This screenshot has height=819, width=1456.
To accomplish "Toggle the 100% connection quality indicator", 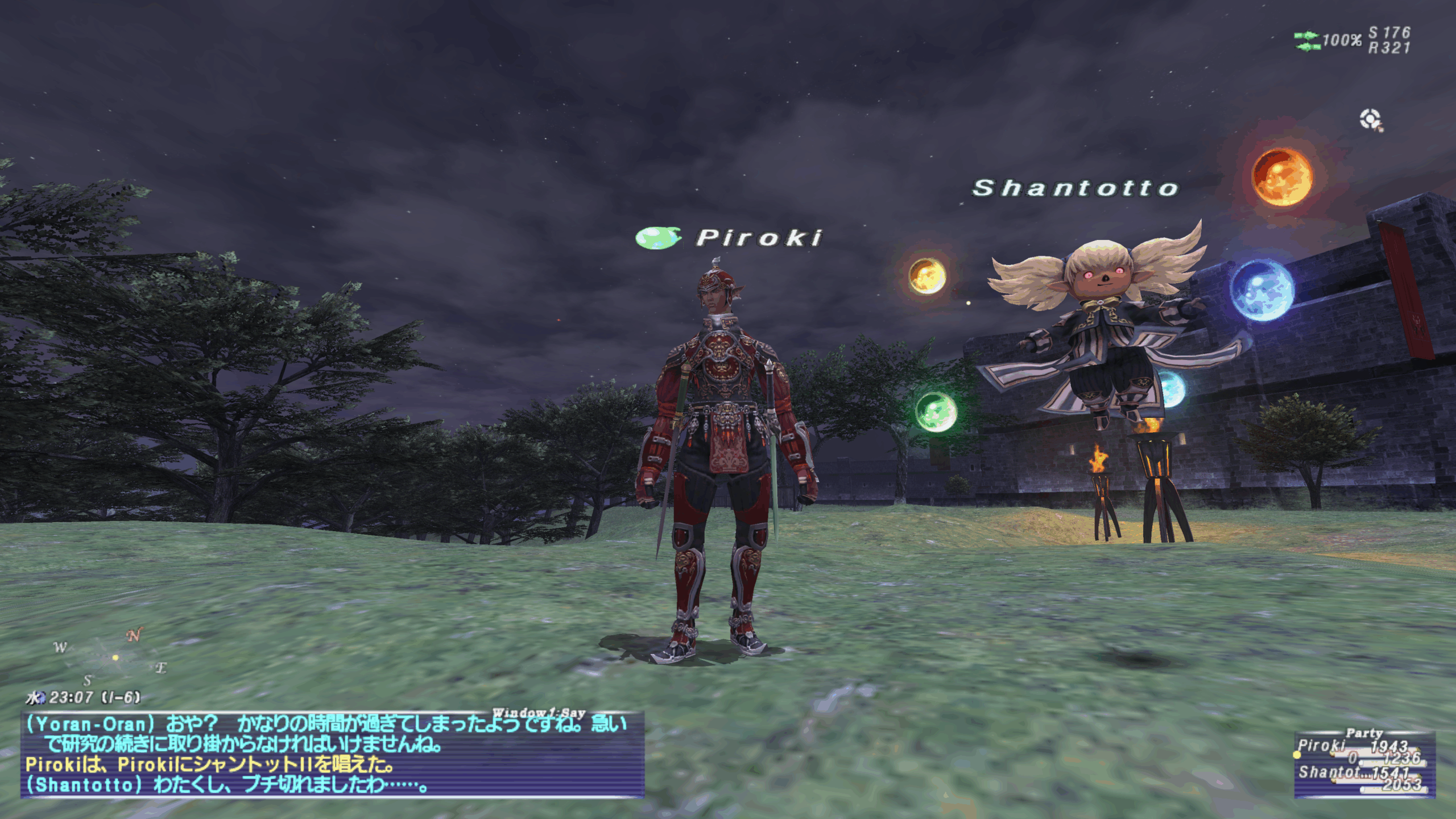I will pos(1343,39).
